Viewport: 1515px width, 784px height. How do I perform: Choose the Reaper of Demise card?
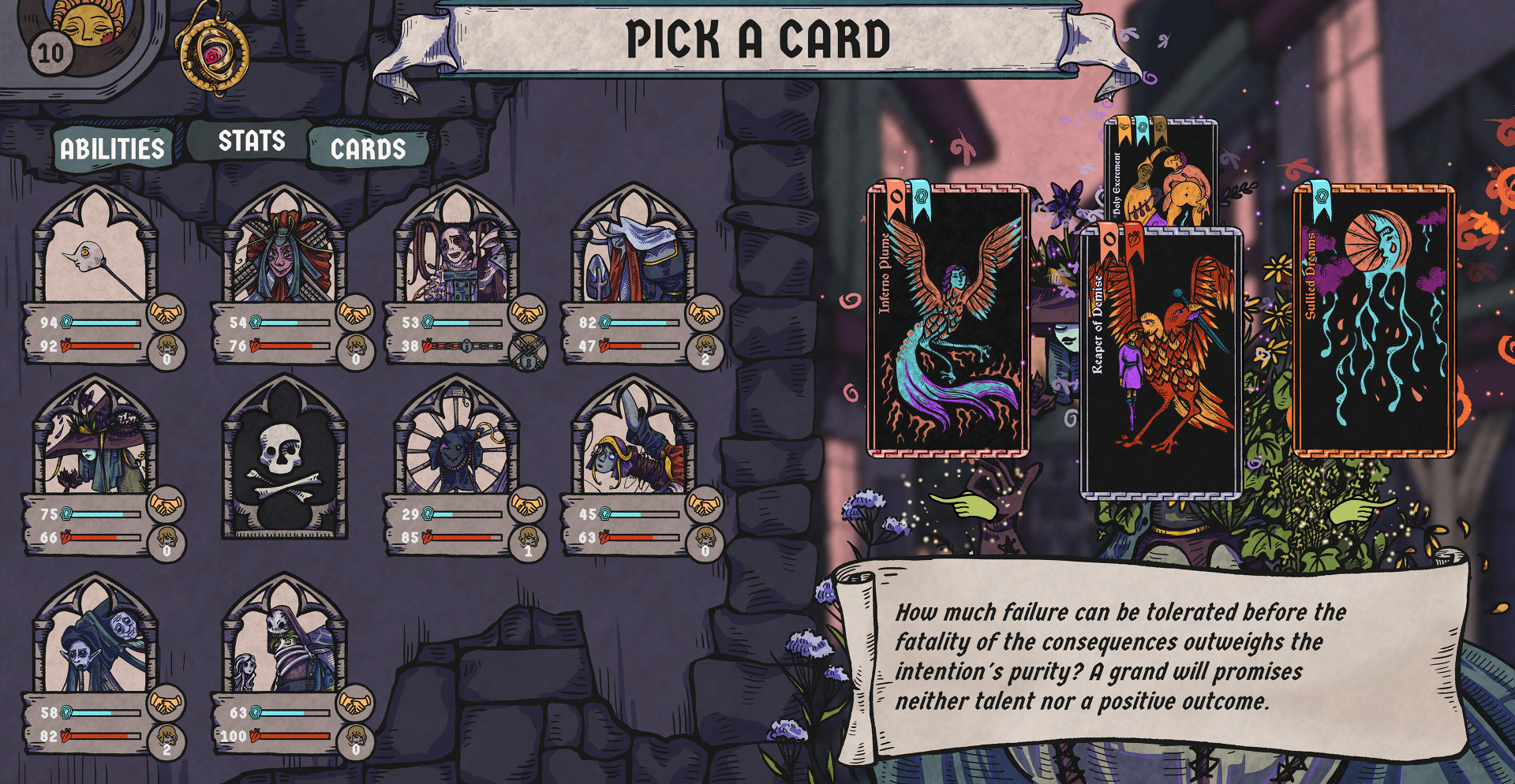[1161, 363]
